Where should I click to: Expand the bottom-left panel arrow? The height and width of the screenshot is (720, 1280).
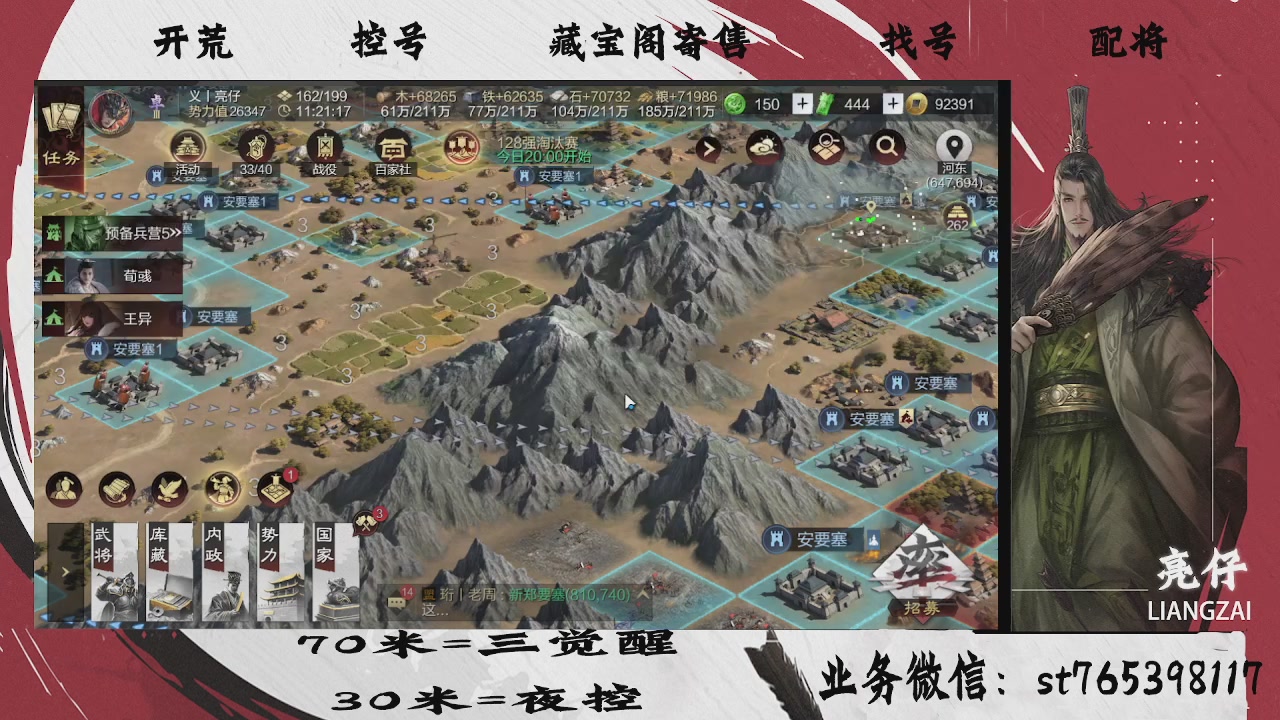(65, 570)
